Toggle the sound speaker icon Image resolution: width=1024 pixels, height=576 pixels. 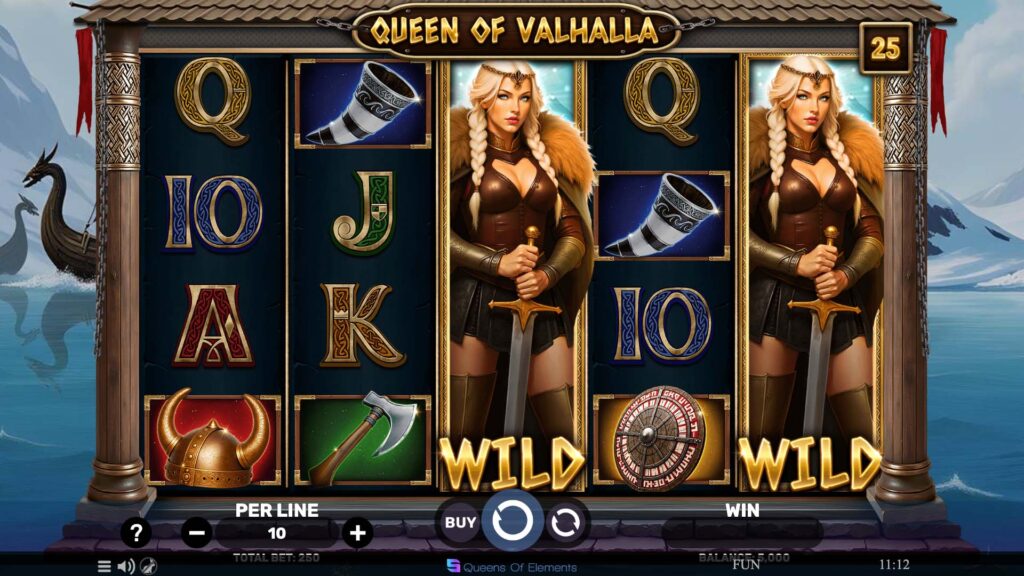126,566
